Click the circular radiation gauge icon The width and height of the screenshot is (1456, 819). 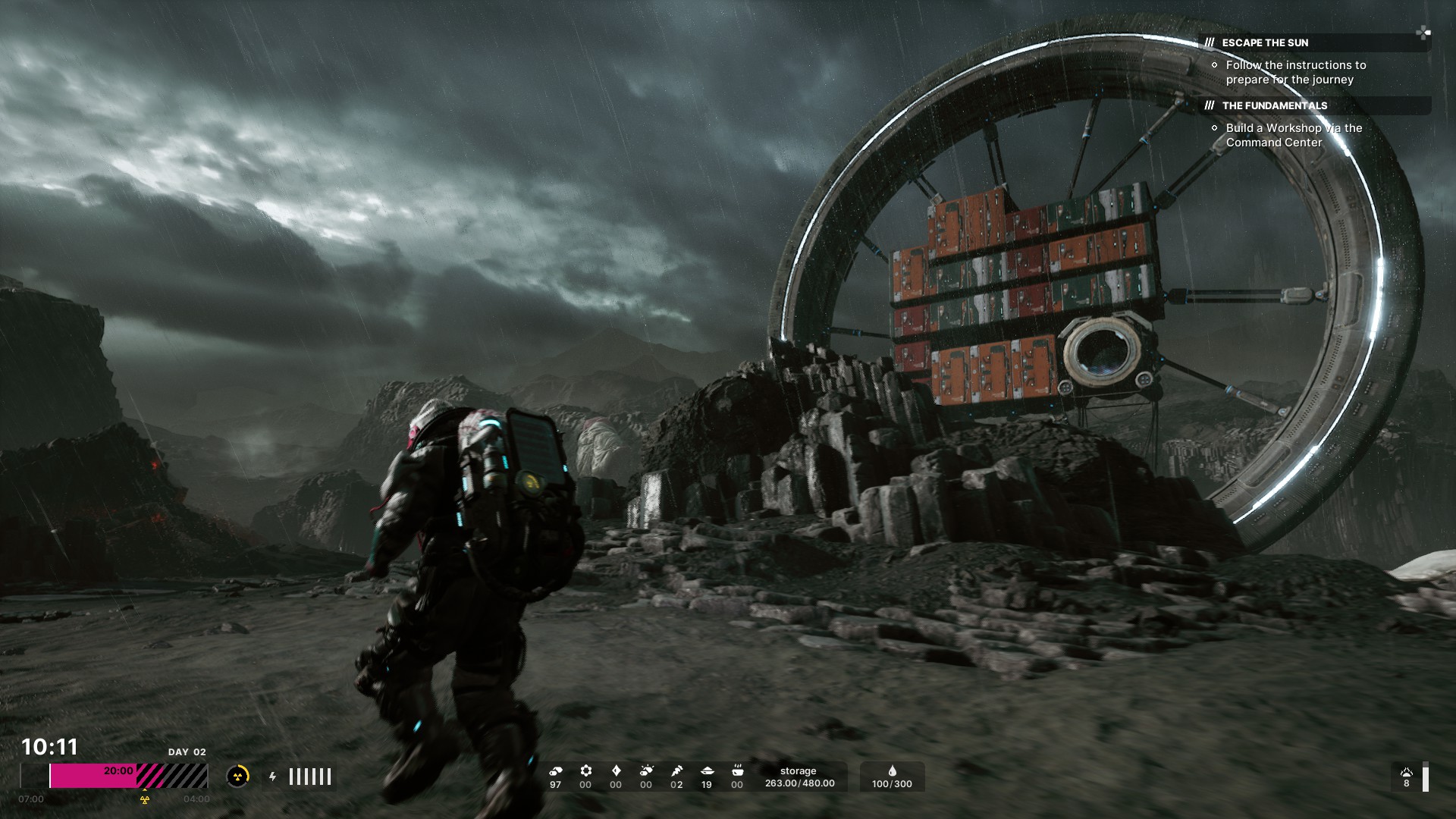point(237,776)
